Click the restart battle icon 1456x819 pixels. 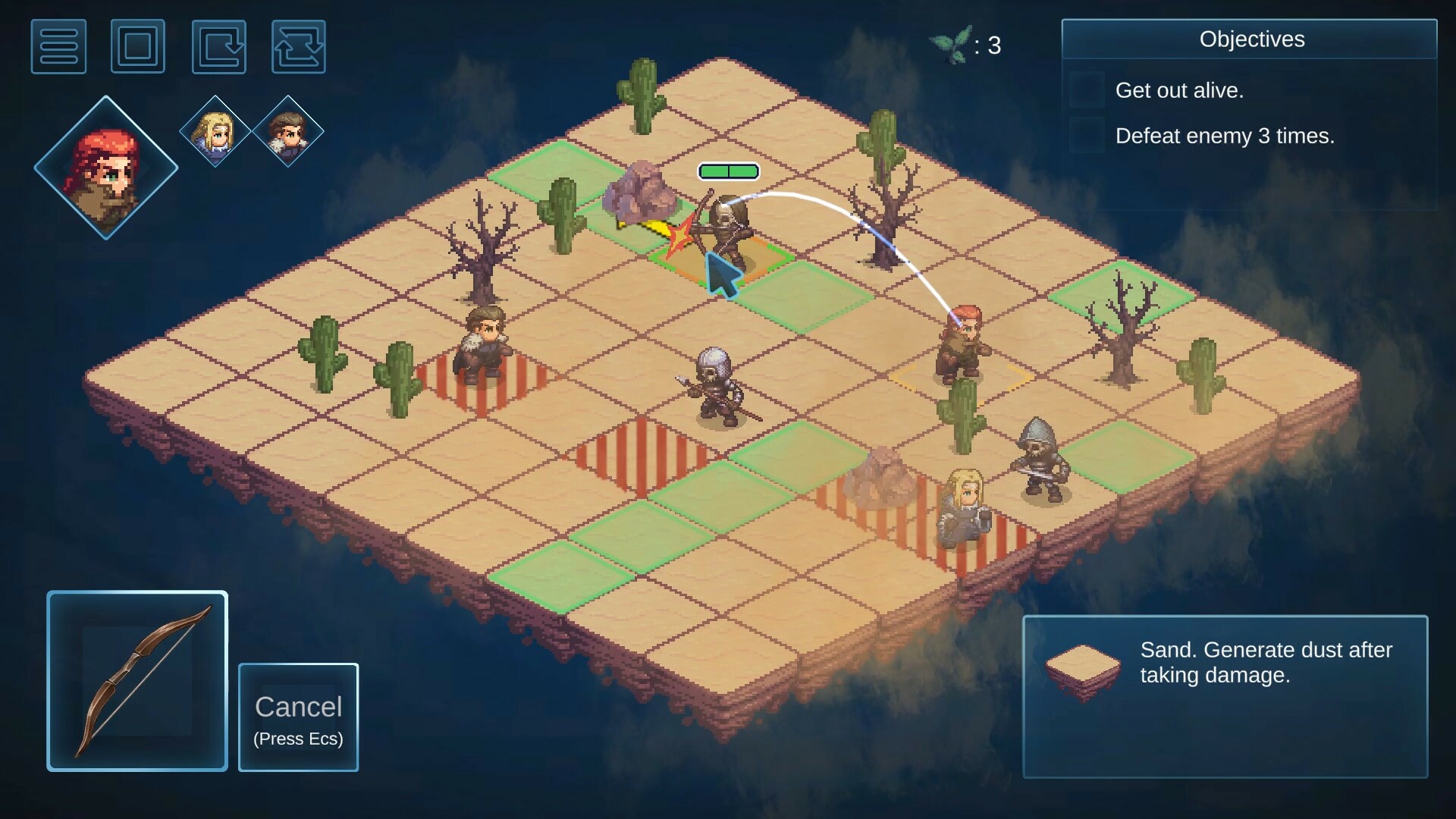pyautogui.click(x=300, y=46)
